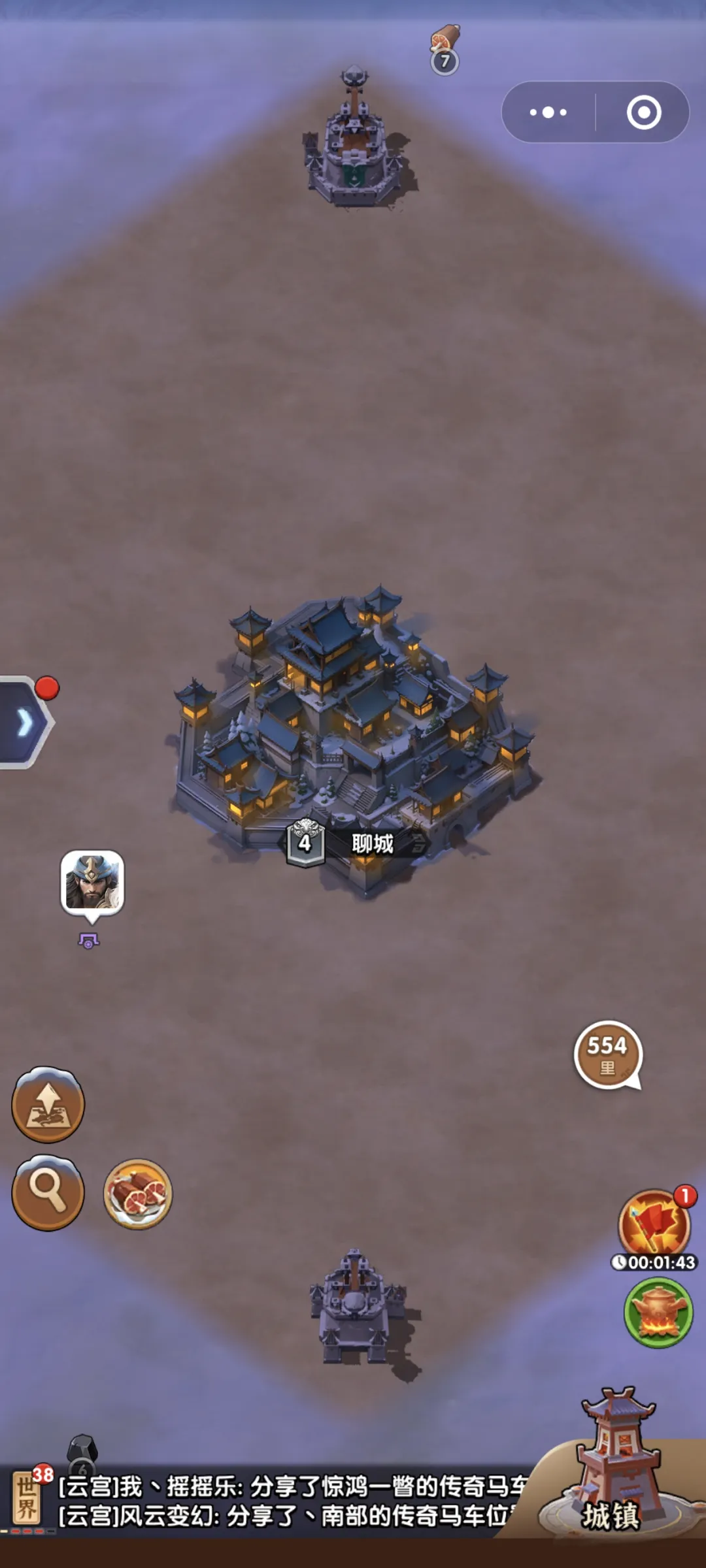Viewport: 706px width, 1568px height.
Task: Open the magnifying glass search
Action: pyautogui.click(x=48, y=1192)
